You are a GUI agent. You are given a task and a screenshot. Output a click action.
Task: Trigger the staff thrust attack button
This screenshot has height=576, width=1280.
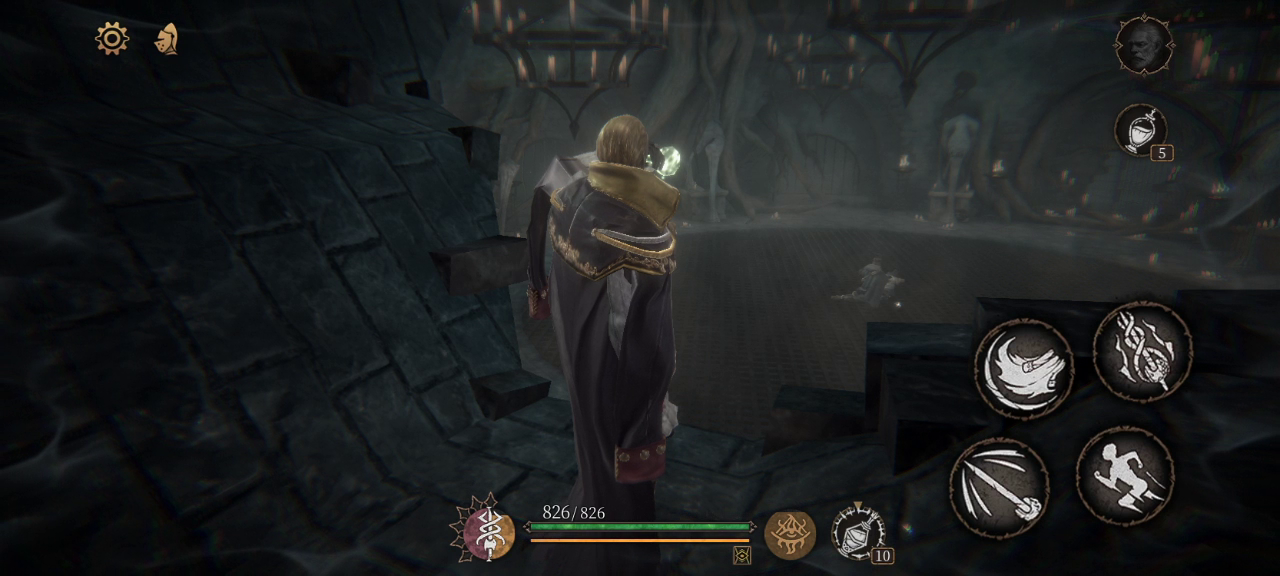coord(999,488)
